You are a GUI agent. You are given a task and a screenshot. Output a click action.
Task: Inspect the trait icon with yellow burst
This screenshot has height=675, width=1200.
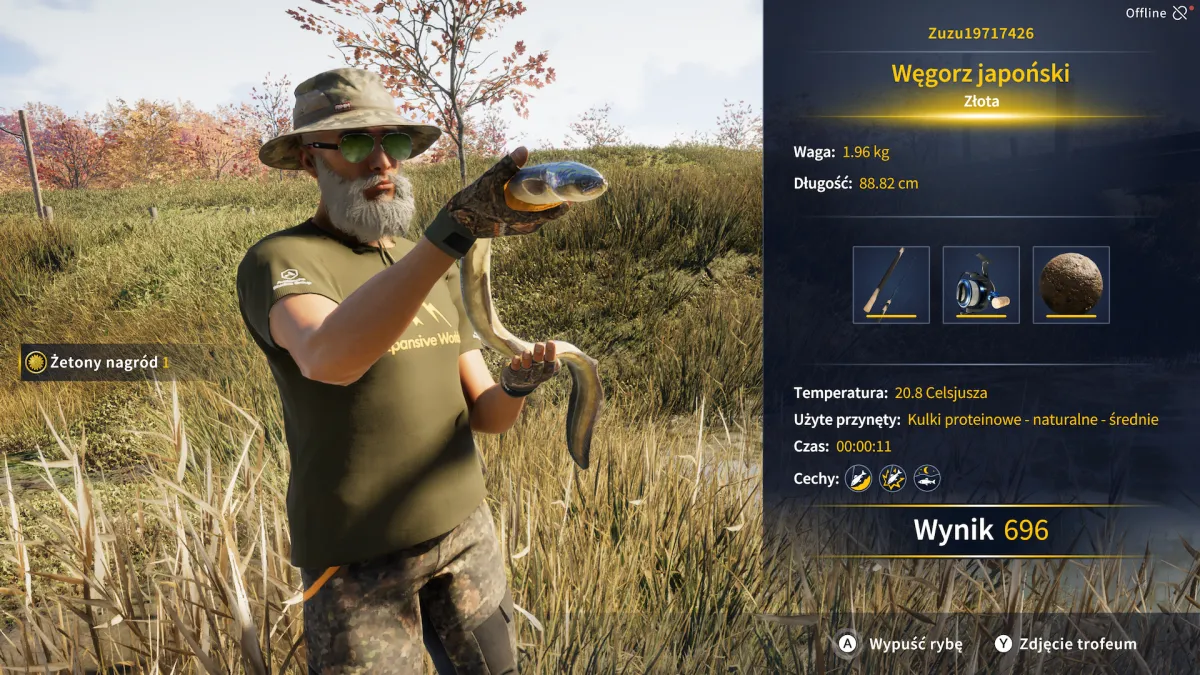(893, 478)
